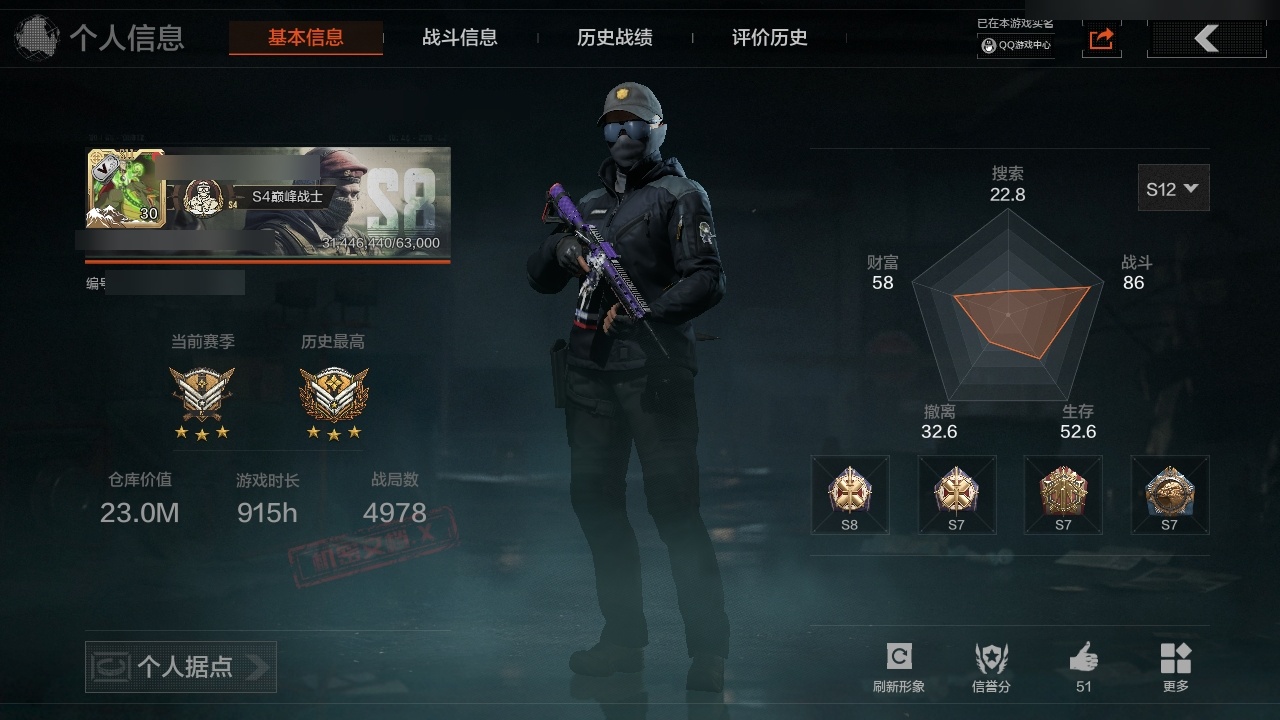
Task: Open the 更多 more options
Action: coord(1175,666)
